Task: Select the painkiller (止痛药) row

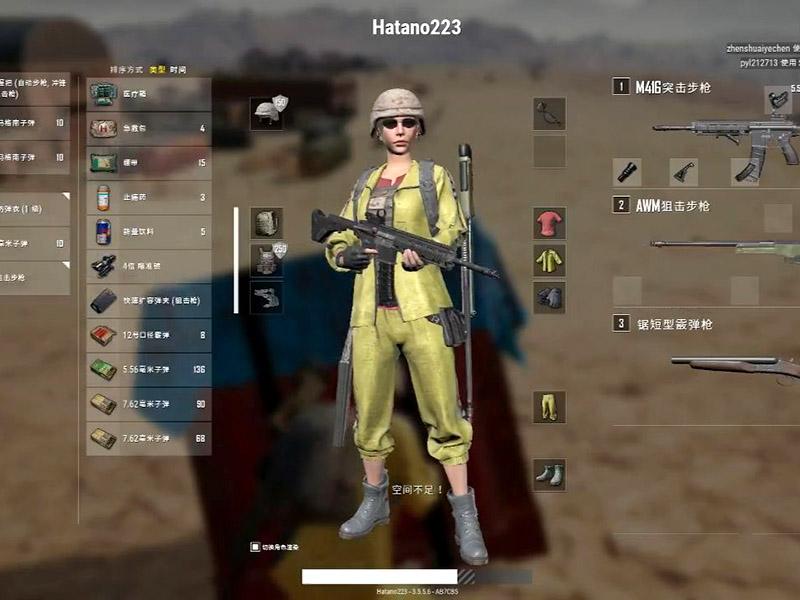Action: (148, 197)
